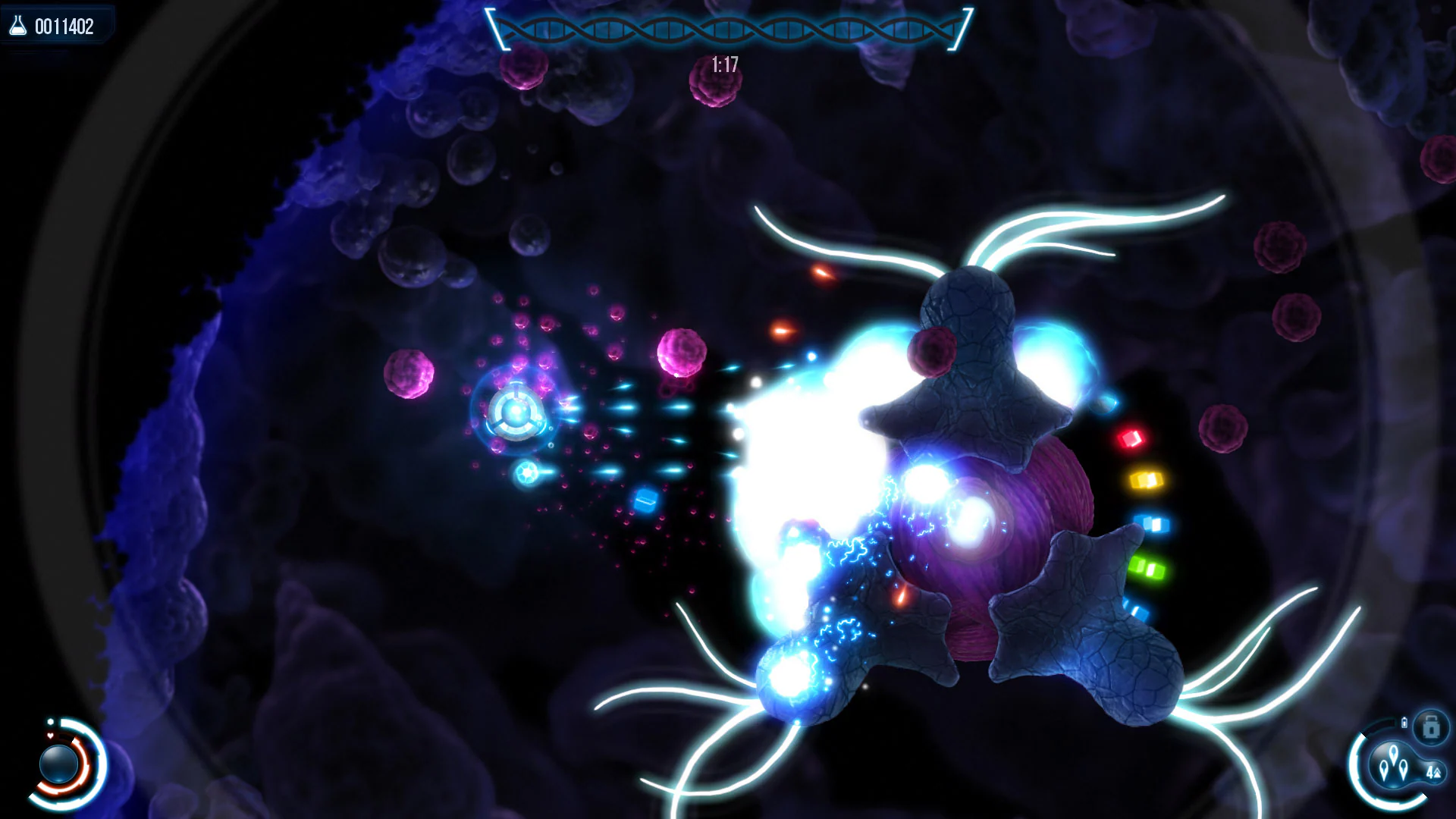This screenshot has width=1456, height=819.
Task: Click the white life dot above the heart
Action: point(50,721)
